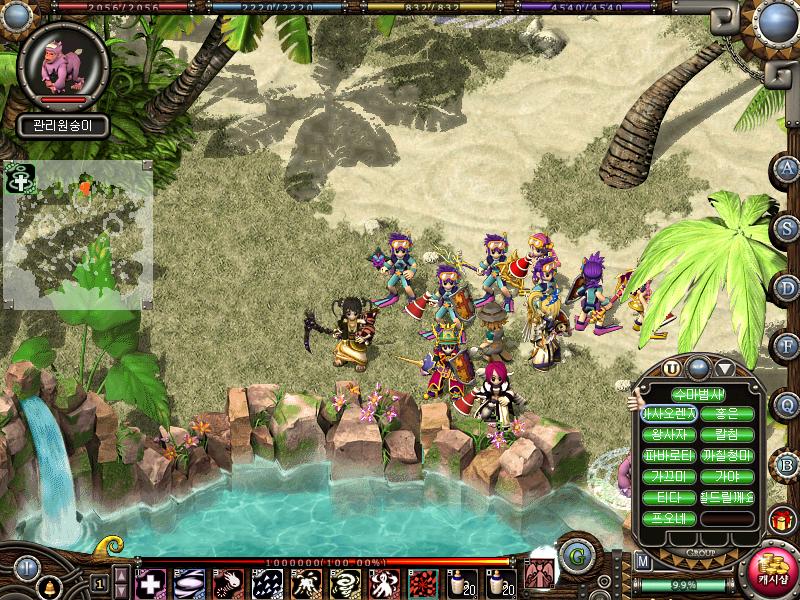The width and height of the screenshot is (800, 600).
Task: Open the round Q menu button
Action: (x=788, y=405)
